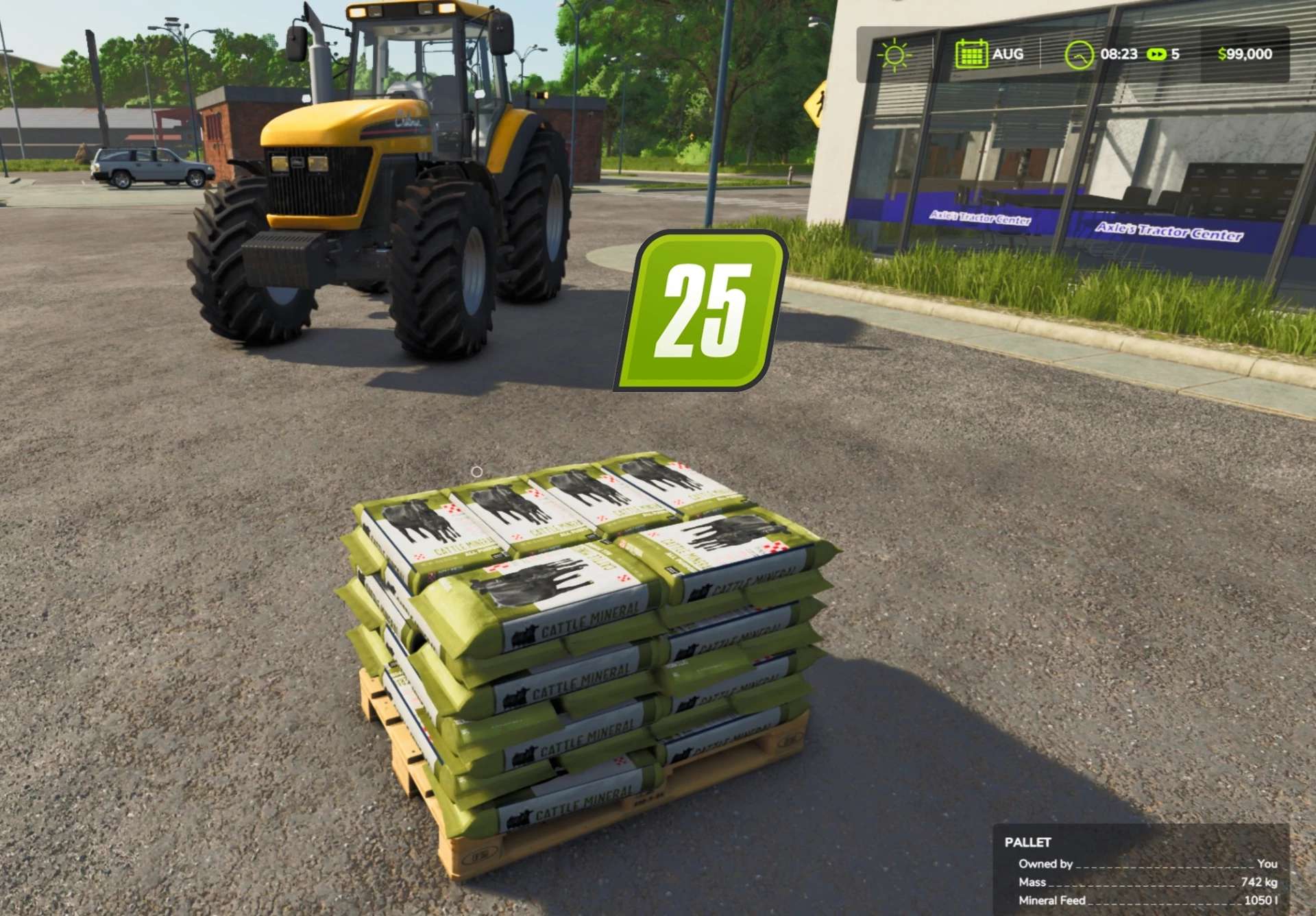The width and height of the screenshot is (1316, 916).
Task: Click the sun weather icon
Action: click(894, 55)
